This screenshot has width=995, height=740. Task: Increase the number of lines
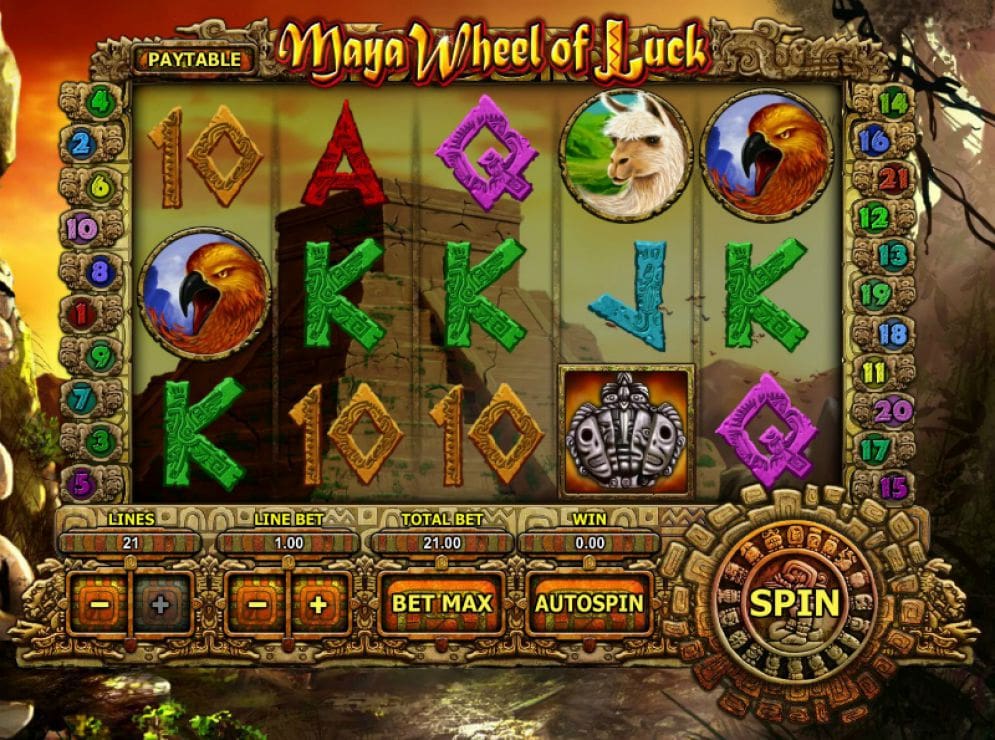point(158,603)
